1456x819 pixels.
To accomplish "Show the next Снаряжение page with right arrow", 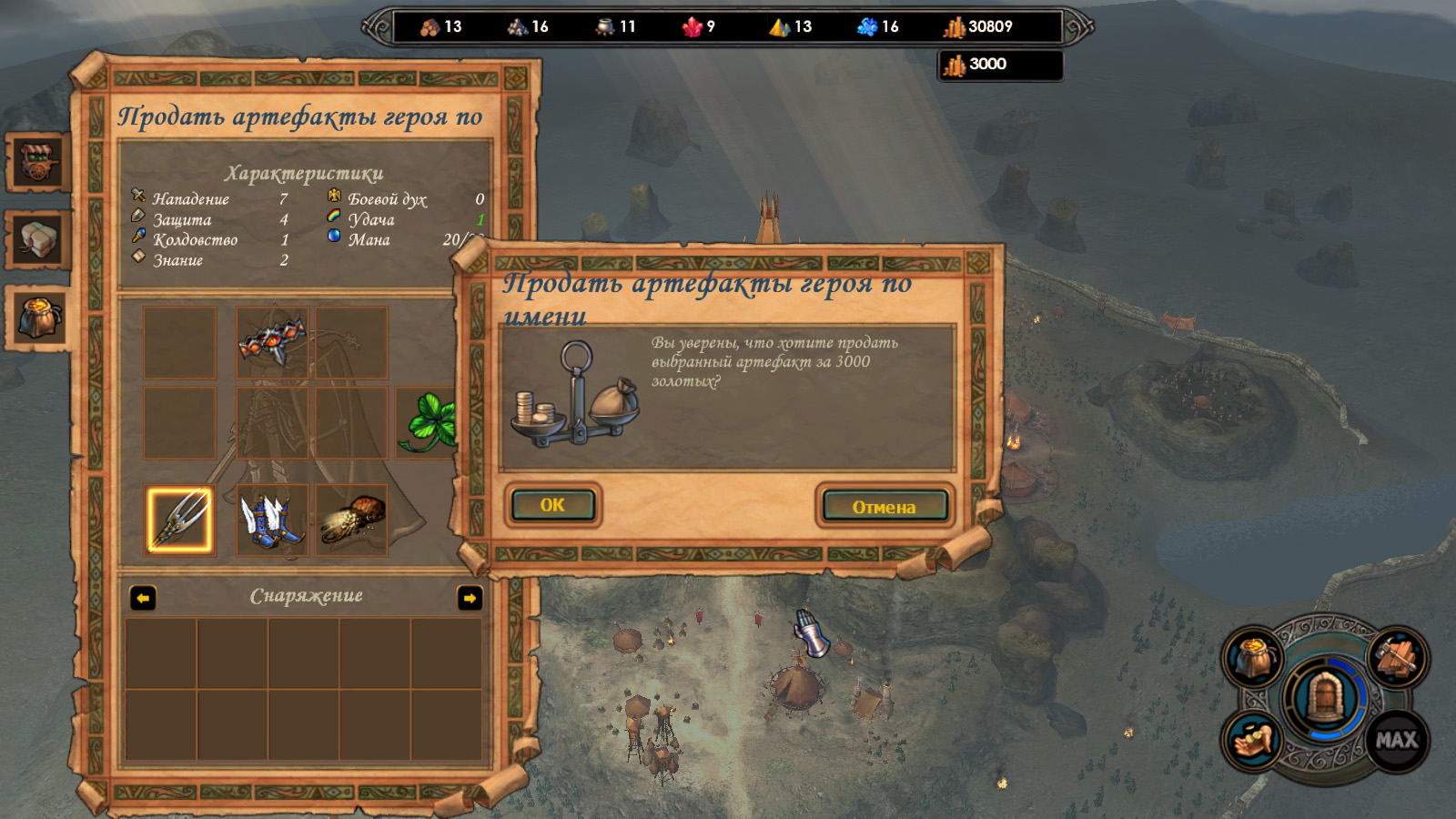I will [x=470, y=598].
